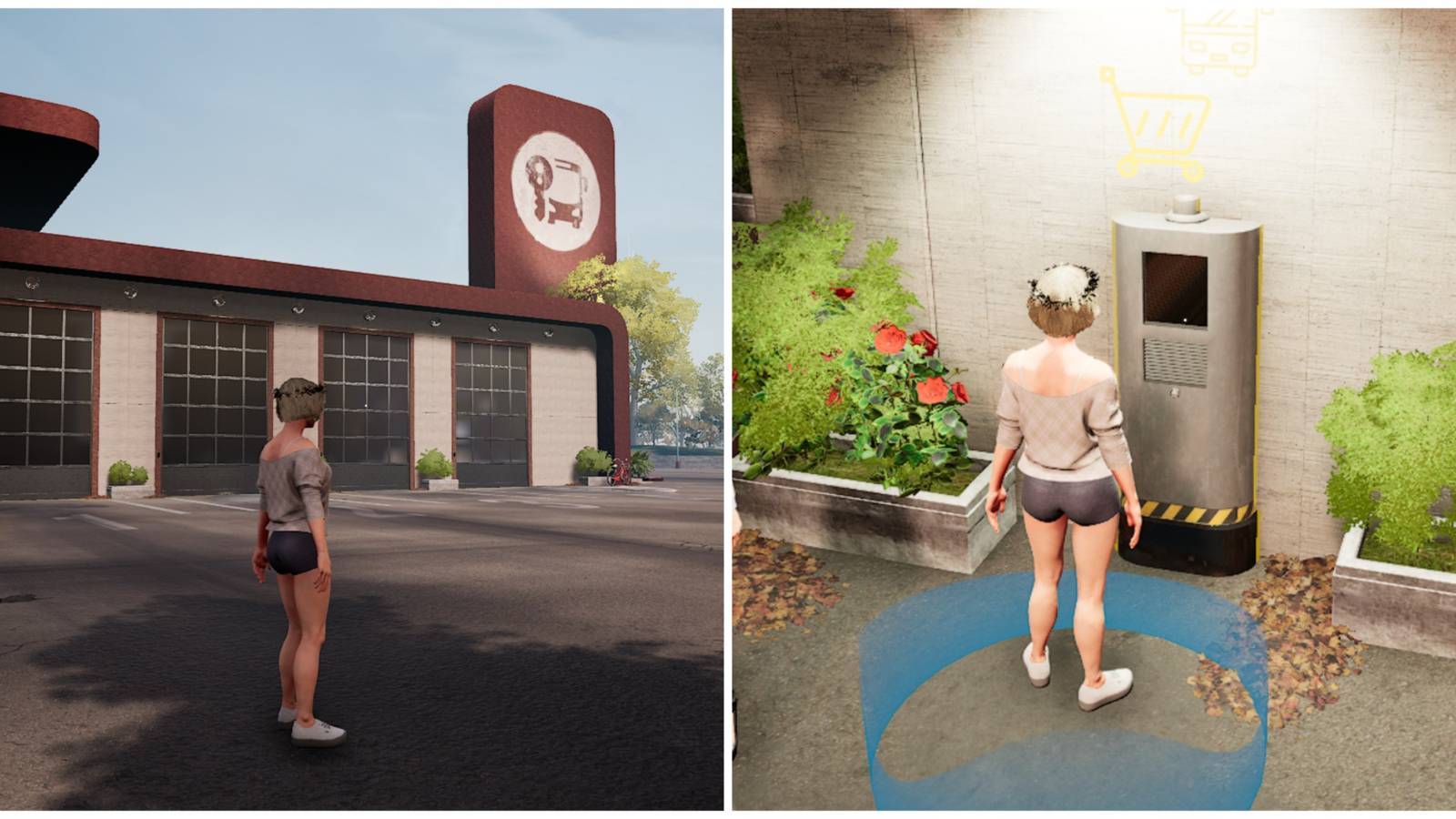The image size is (1456, 819).
Task: Click the kiosk's dark screen panel
Action: point(1174,291)
